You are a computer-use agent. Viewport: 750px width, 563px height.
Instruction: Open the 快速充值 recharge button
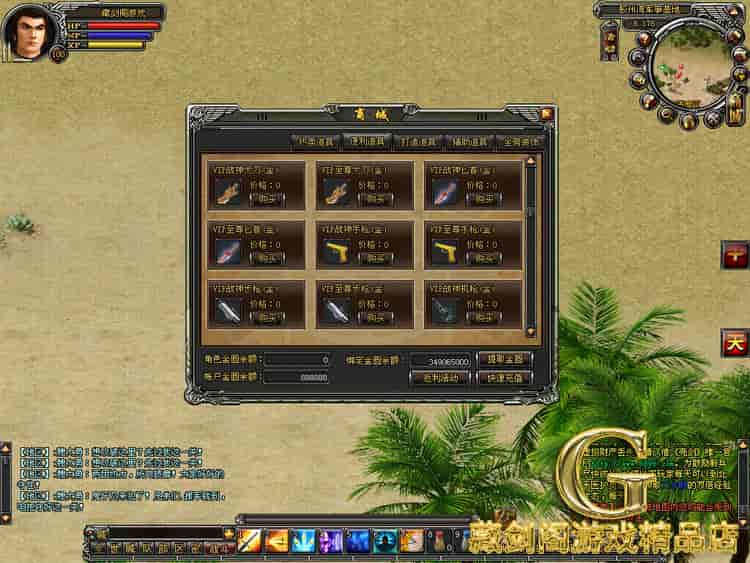[x=503, y=378]
